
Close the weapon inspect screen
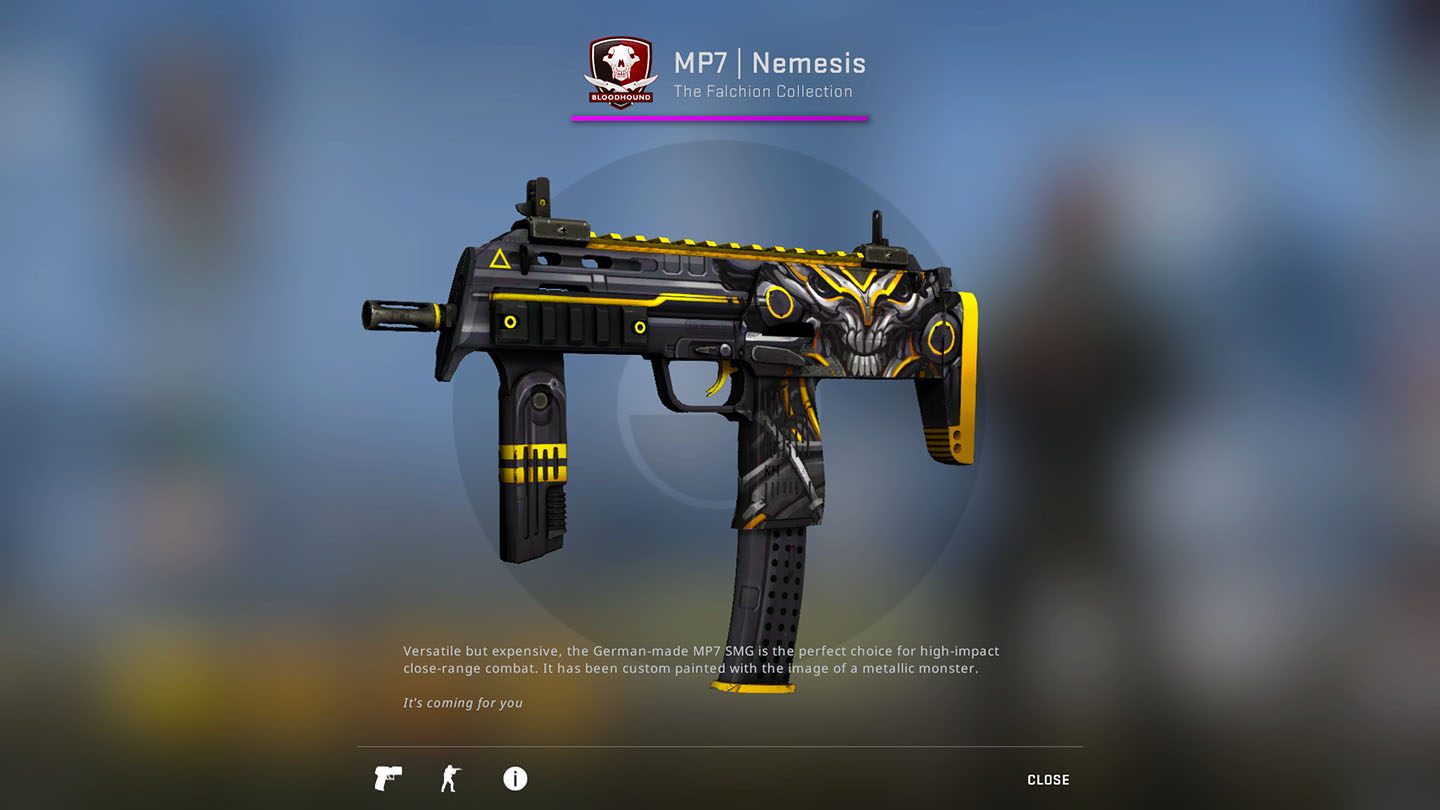1048,780
